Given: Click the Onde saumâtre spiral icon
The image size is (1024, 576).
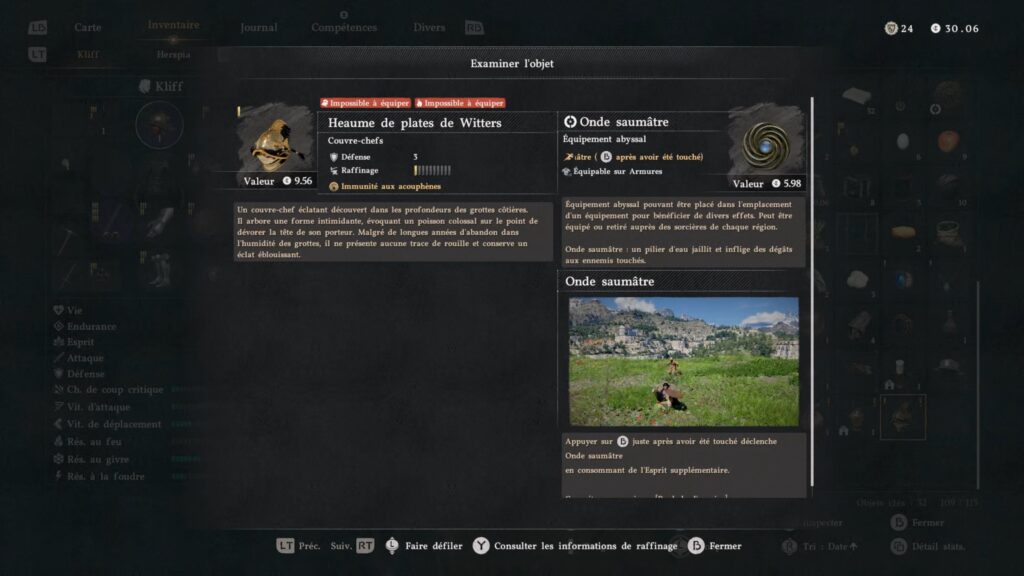Looking at the screenshot, I should (766, 143).
